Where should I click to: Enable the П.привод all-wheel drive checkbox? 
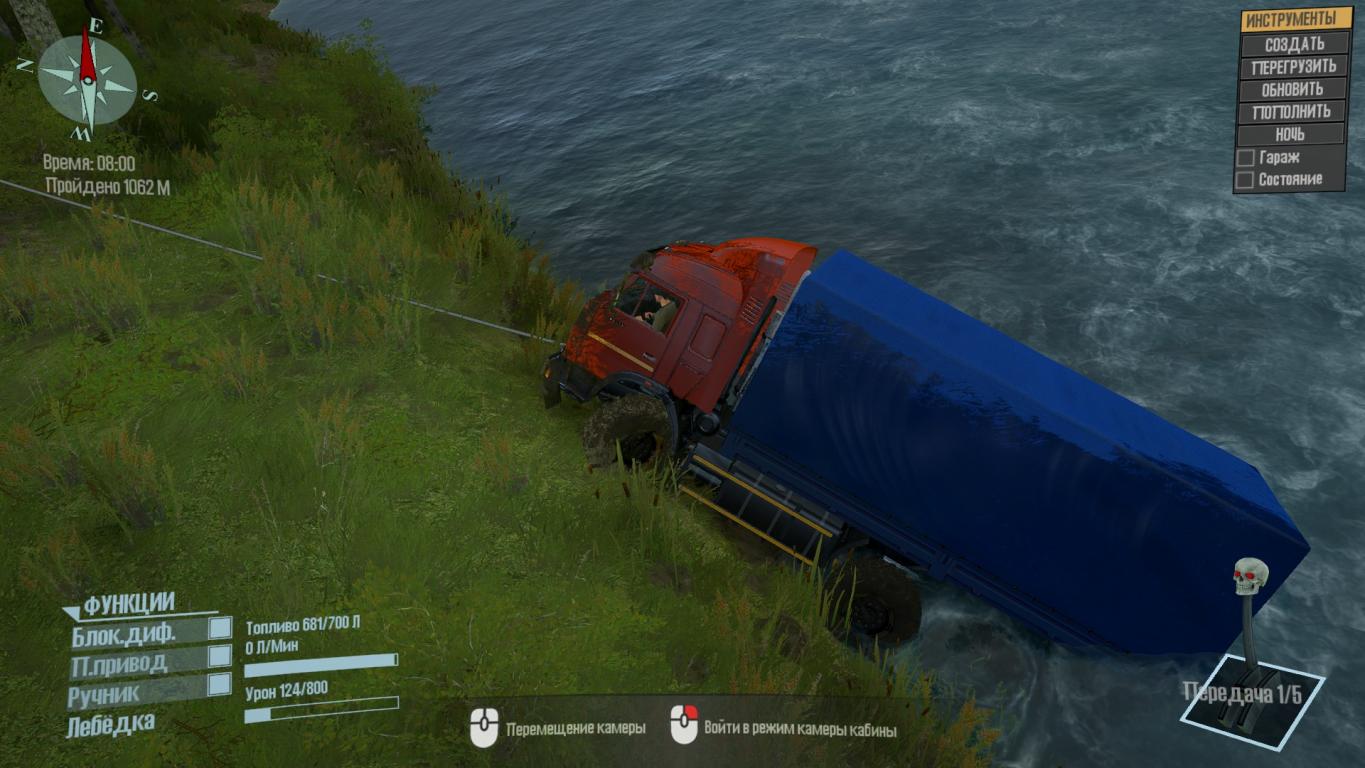(219, 656)
